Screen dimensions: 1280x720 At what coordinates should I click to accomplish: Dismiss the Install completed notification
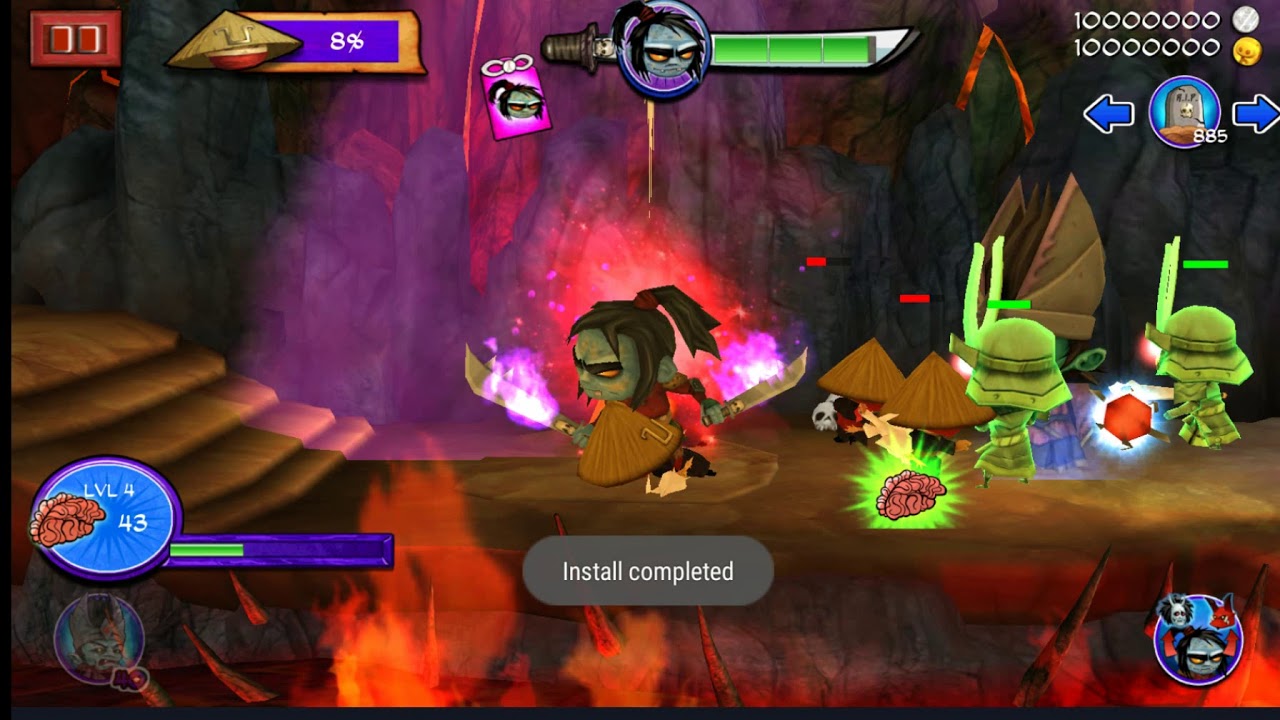pos(648,571)
